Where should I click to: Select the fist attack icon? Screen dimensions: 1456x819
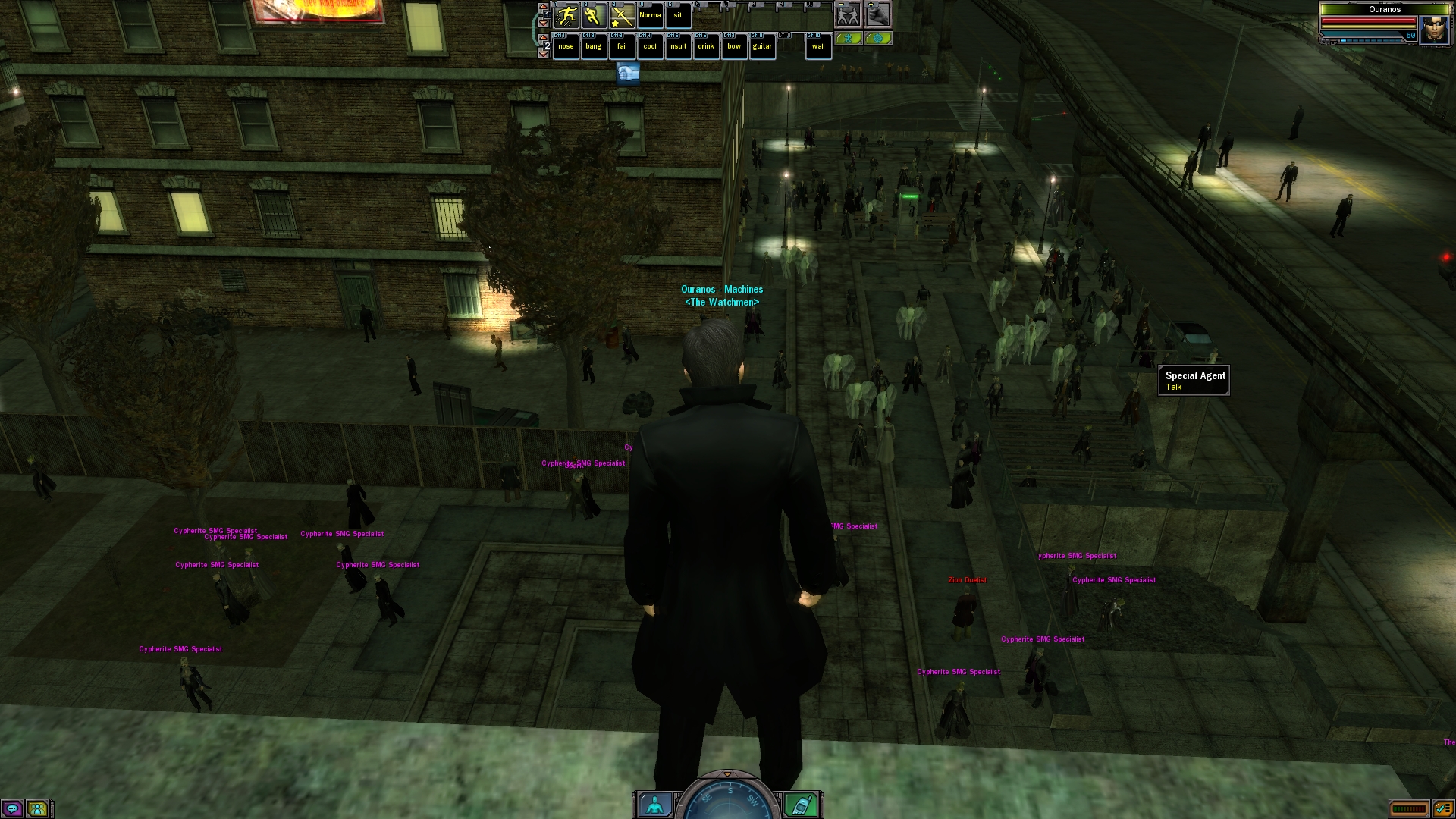(877, 15)
